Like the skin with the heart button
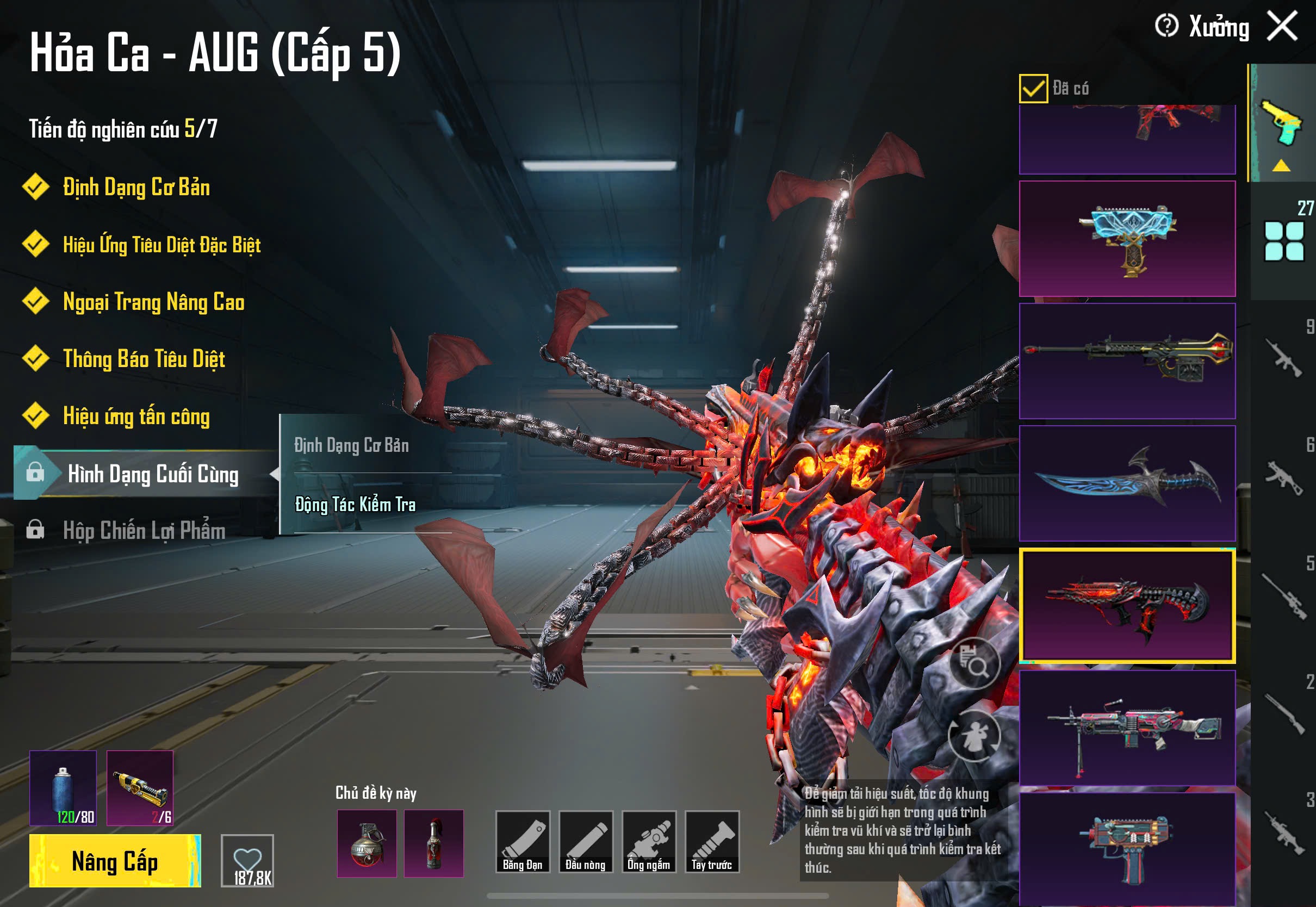This screenshot has width=1316, height=907. coord(247,860)
